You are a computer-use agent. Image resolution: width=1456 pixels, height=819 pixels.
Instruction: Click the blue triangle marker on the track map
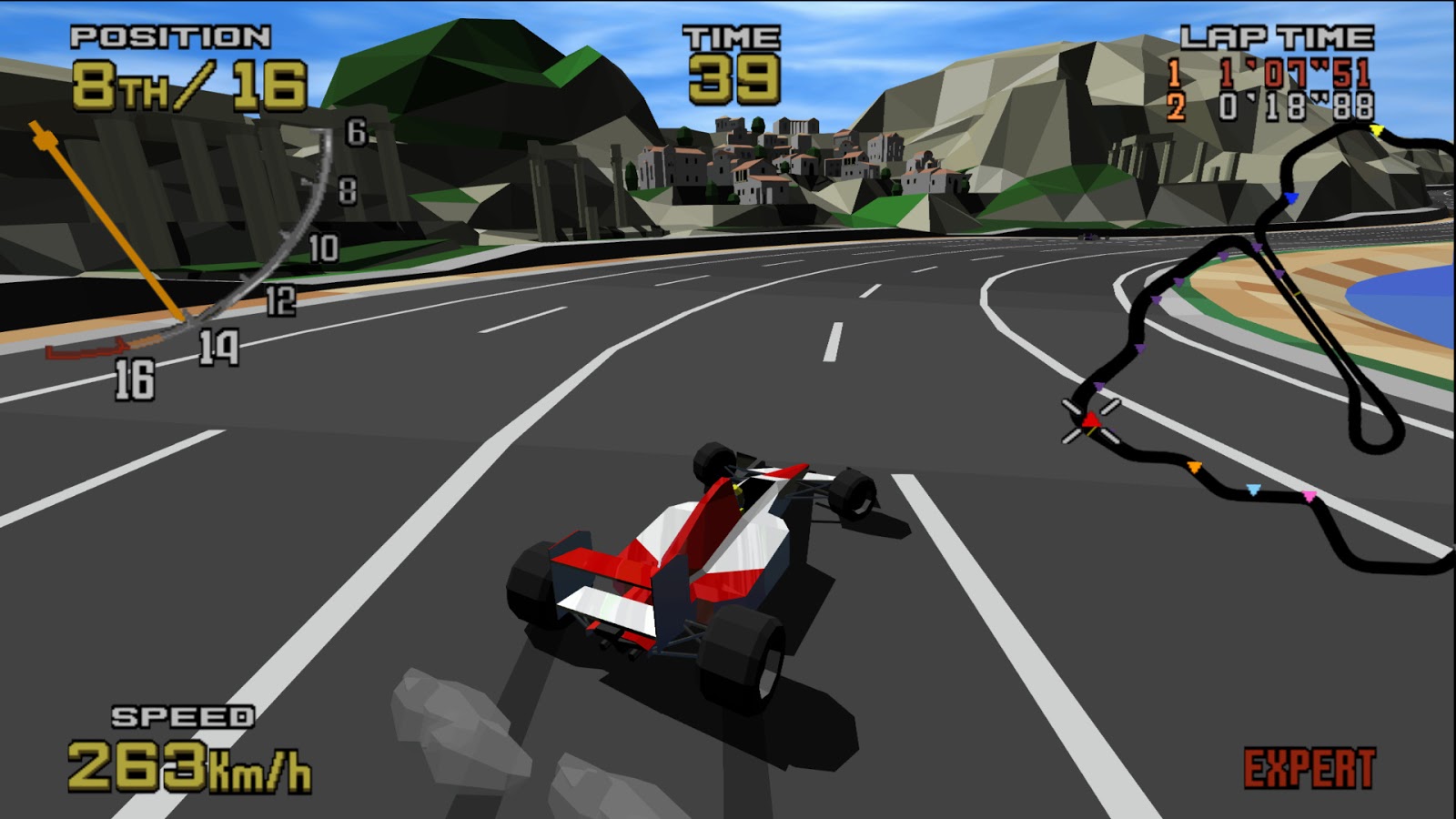(1291, 197)
